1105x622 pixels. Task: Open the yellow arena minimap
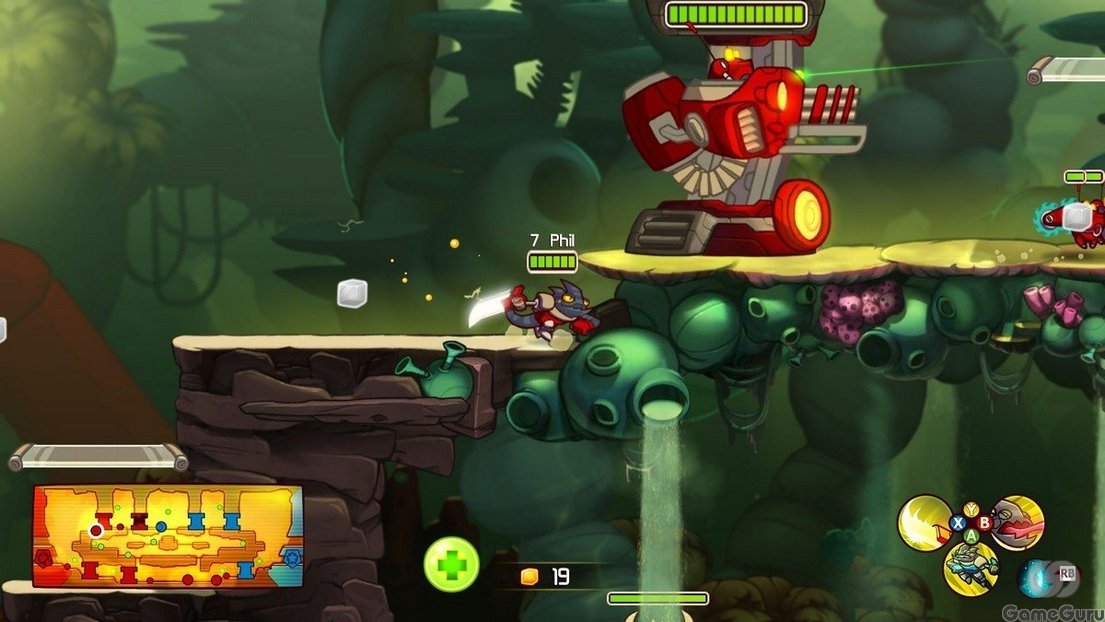168,536
